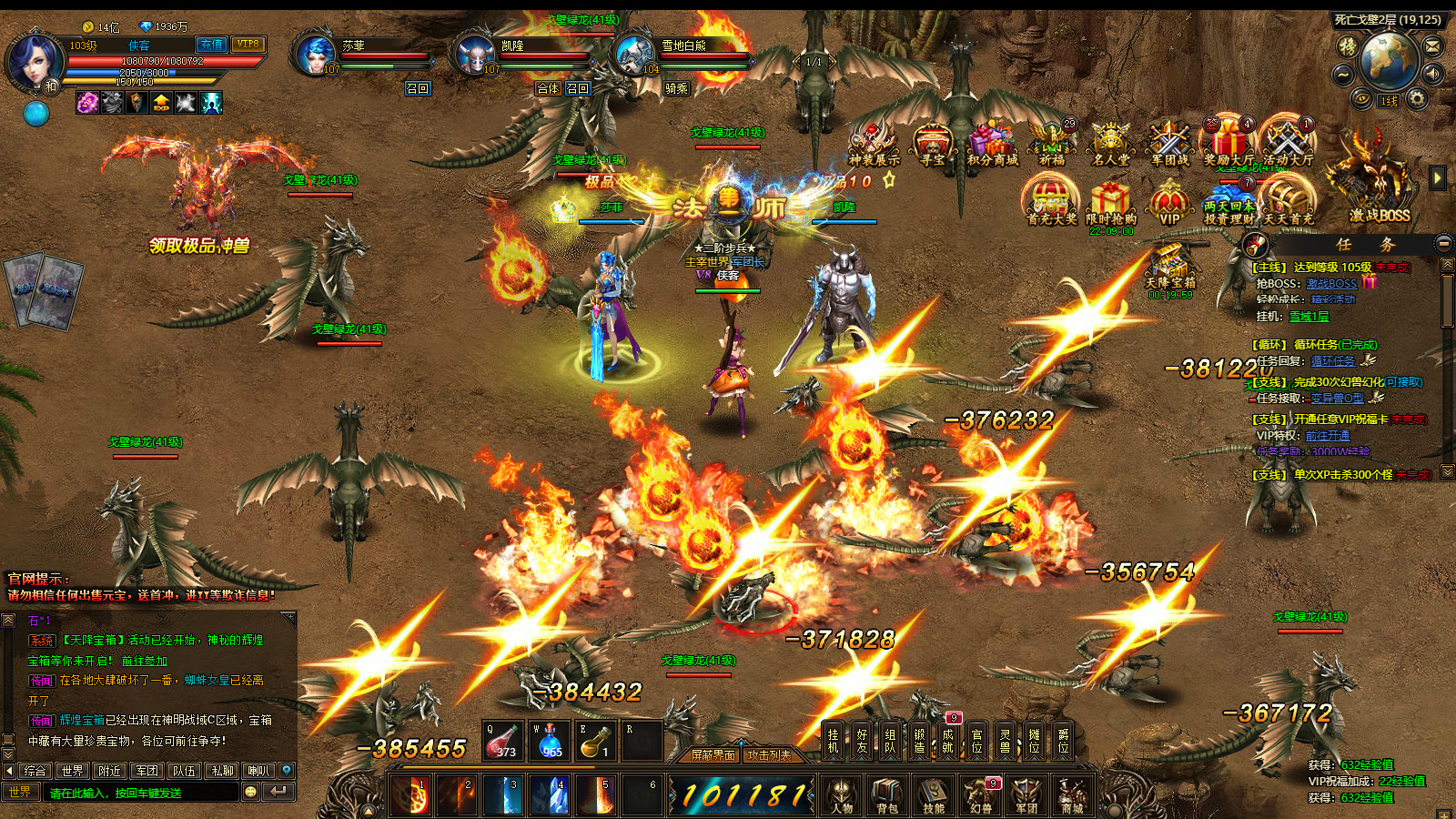Click the globe minimap
This screenshot has width=1456, height=819.
coord(1388,59)
